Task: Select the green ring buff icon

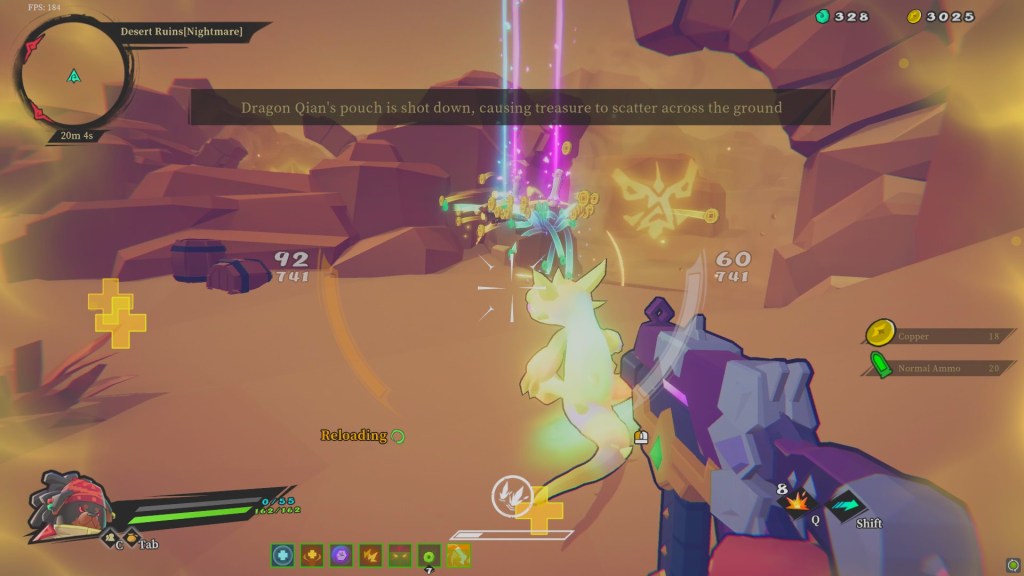Action: pos(429,555)
